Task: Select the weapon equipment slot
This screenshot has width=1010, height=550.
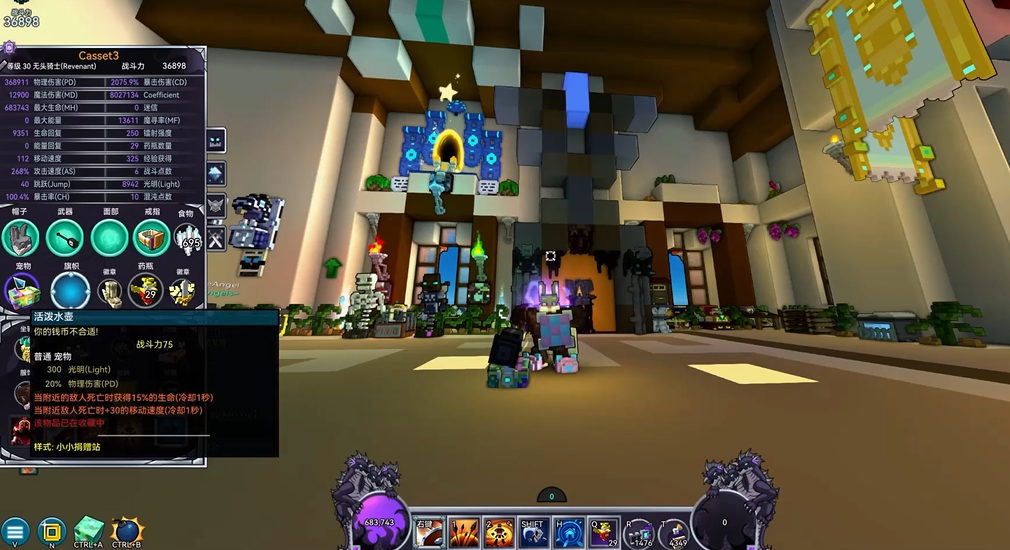Action: click(x=65, y=238)
